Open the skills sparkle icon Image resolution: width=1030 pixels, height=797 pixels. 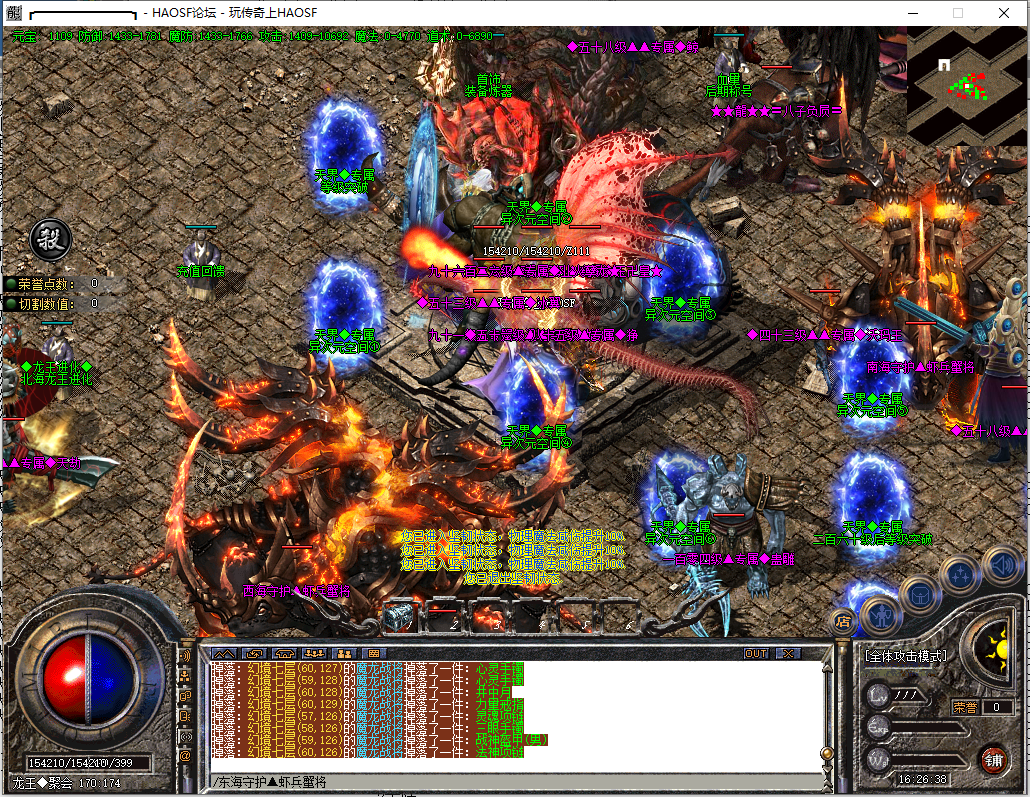(960, 575)
